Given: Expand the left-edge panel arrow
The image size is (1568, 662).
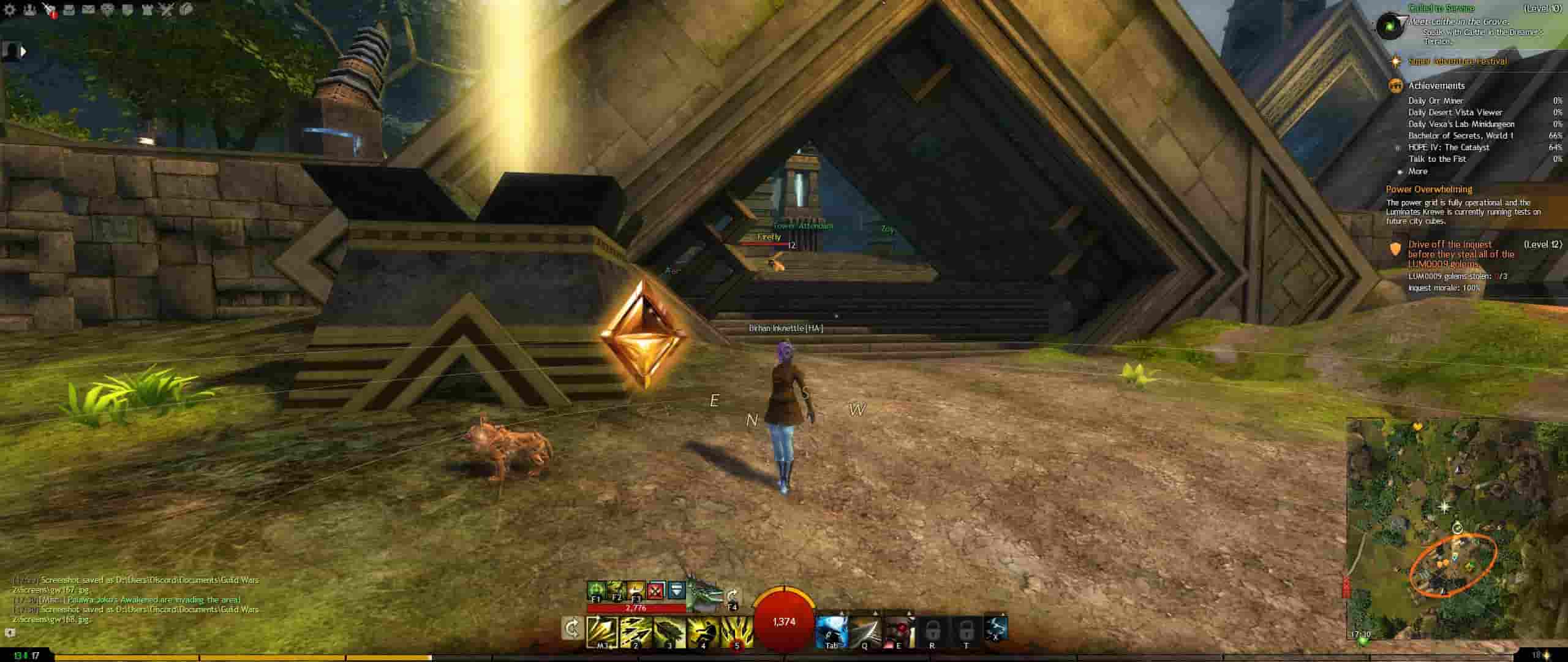Looking at the screenshot, I should click(22, 50).
